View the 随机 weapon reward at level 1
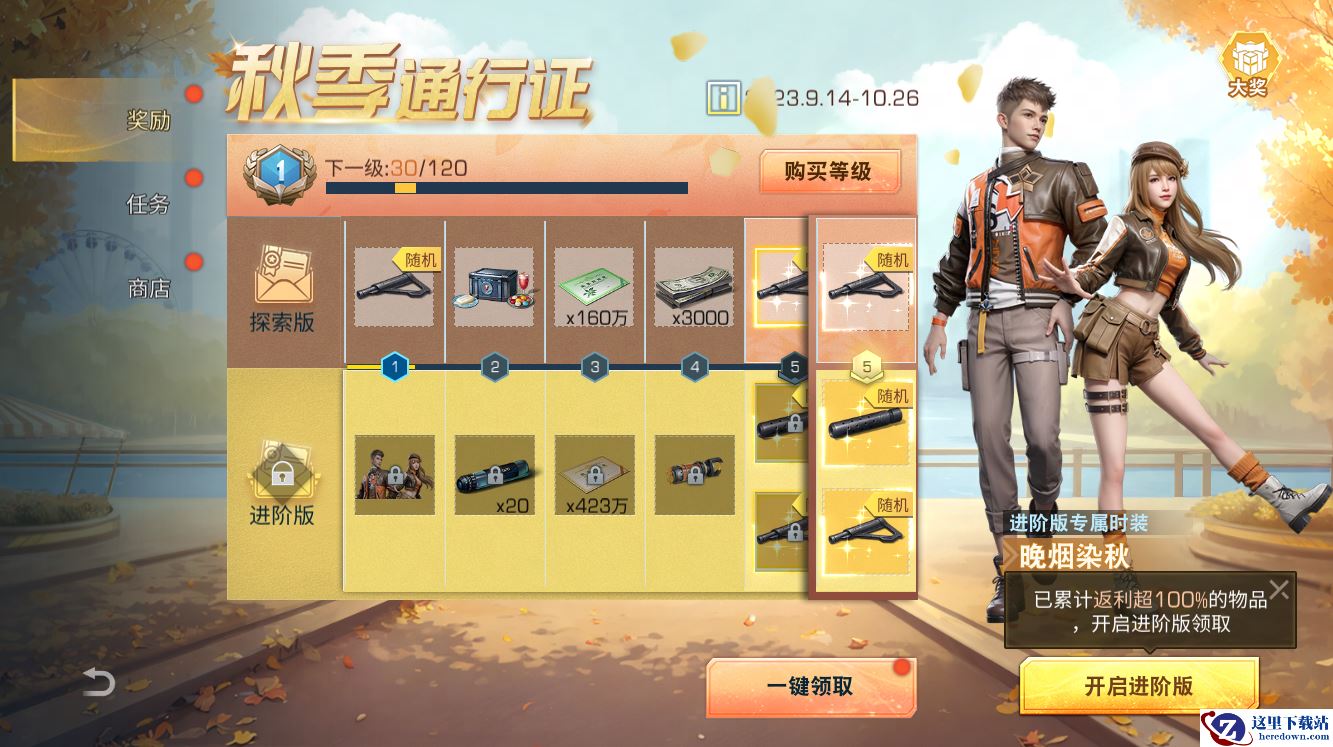The width and height of the screenshot is (1333, 747). point(393,285)
